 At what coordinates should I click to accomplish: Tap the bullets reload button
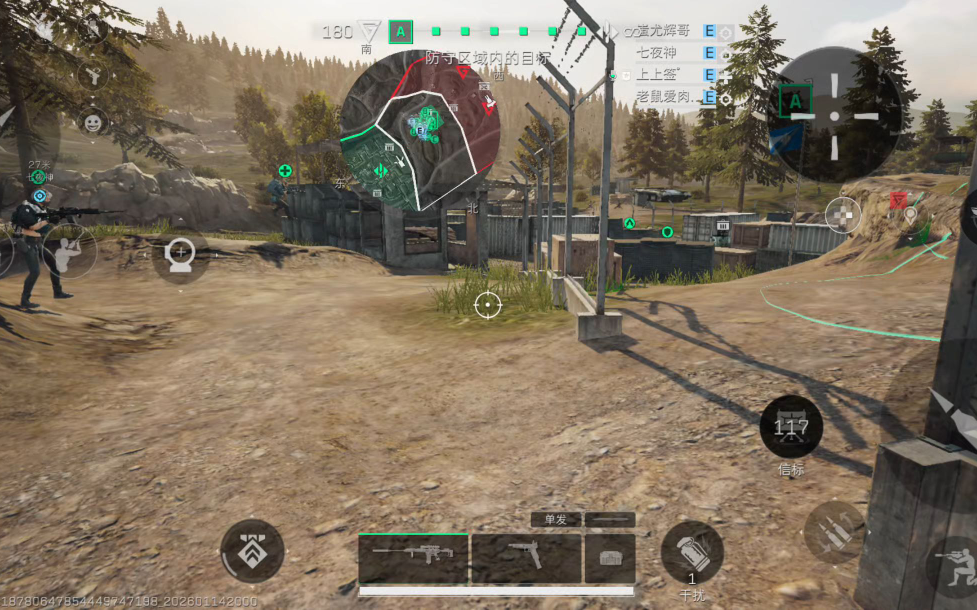coord(835,531)
